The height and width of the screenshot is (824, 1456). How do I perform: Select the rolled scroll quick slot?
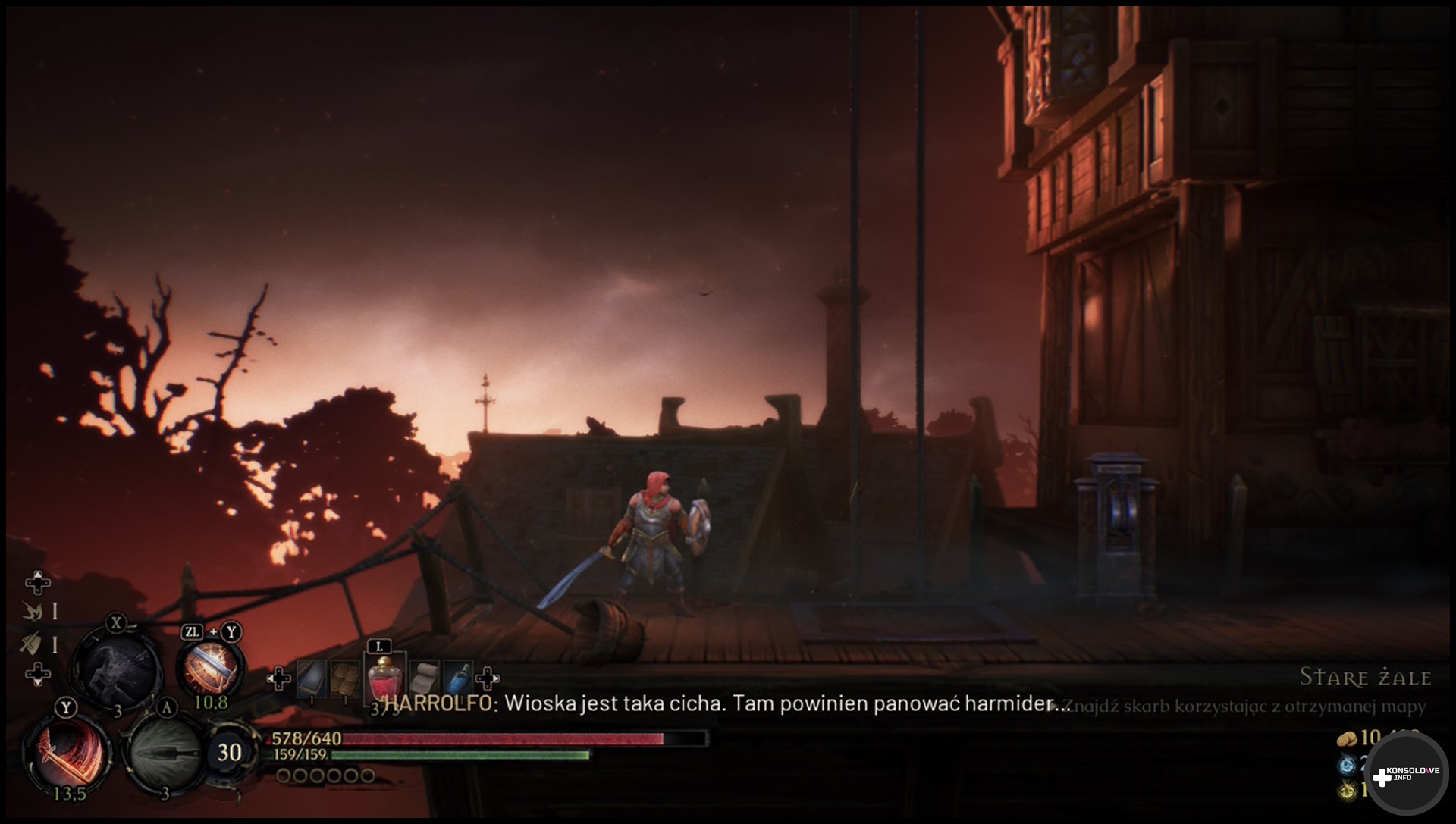423,677
